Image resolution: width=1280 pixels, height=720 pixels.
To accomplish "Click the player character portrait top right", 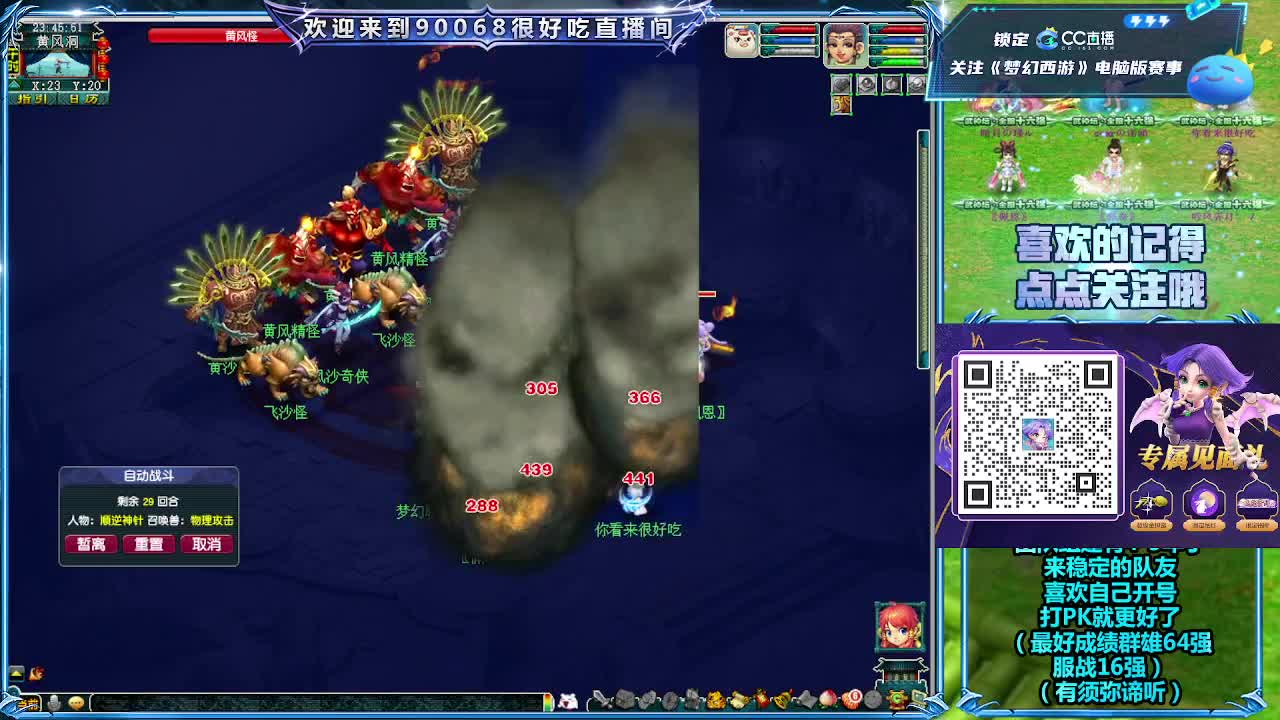I will [x=846, y=45].
